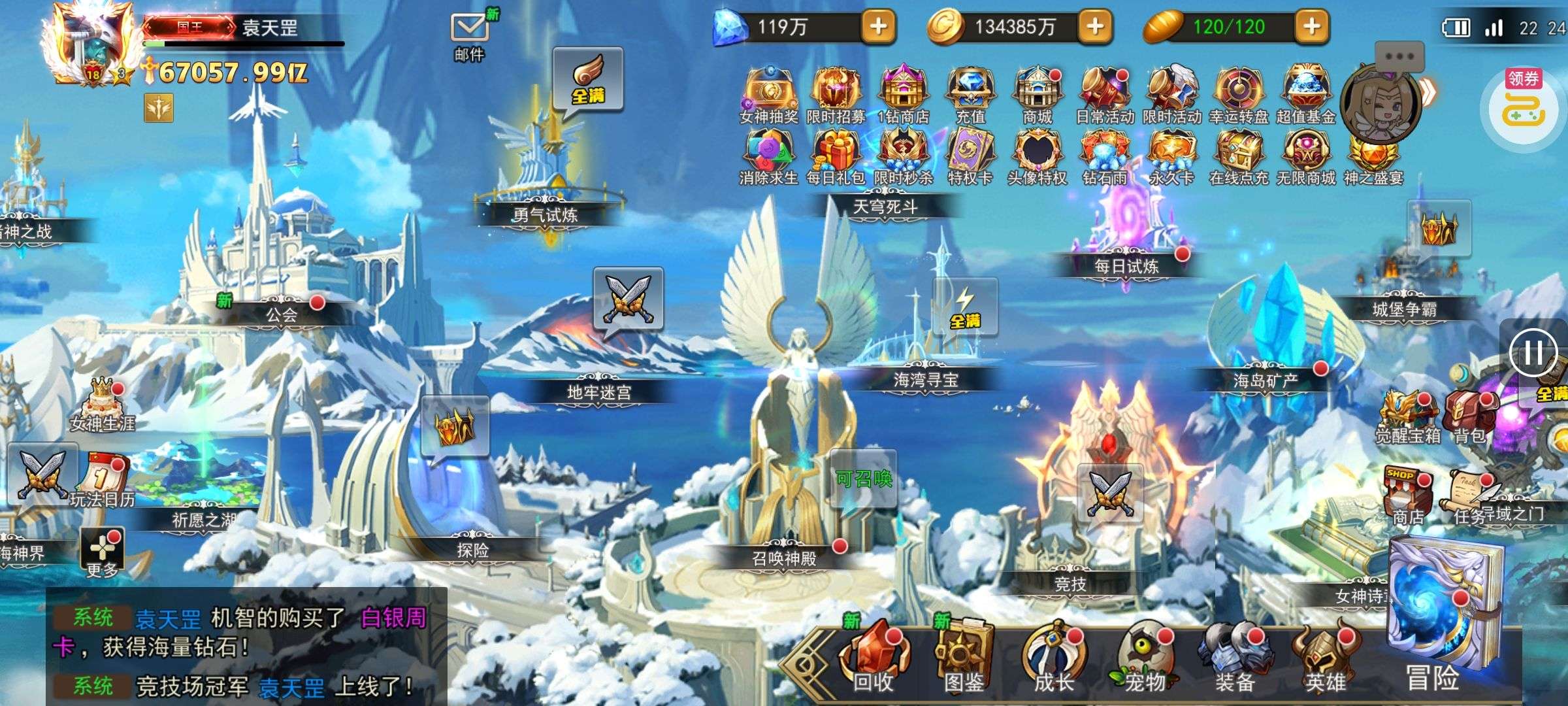
Task: Show 更多 additional options
Action: point(102,553)
